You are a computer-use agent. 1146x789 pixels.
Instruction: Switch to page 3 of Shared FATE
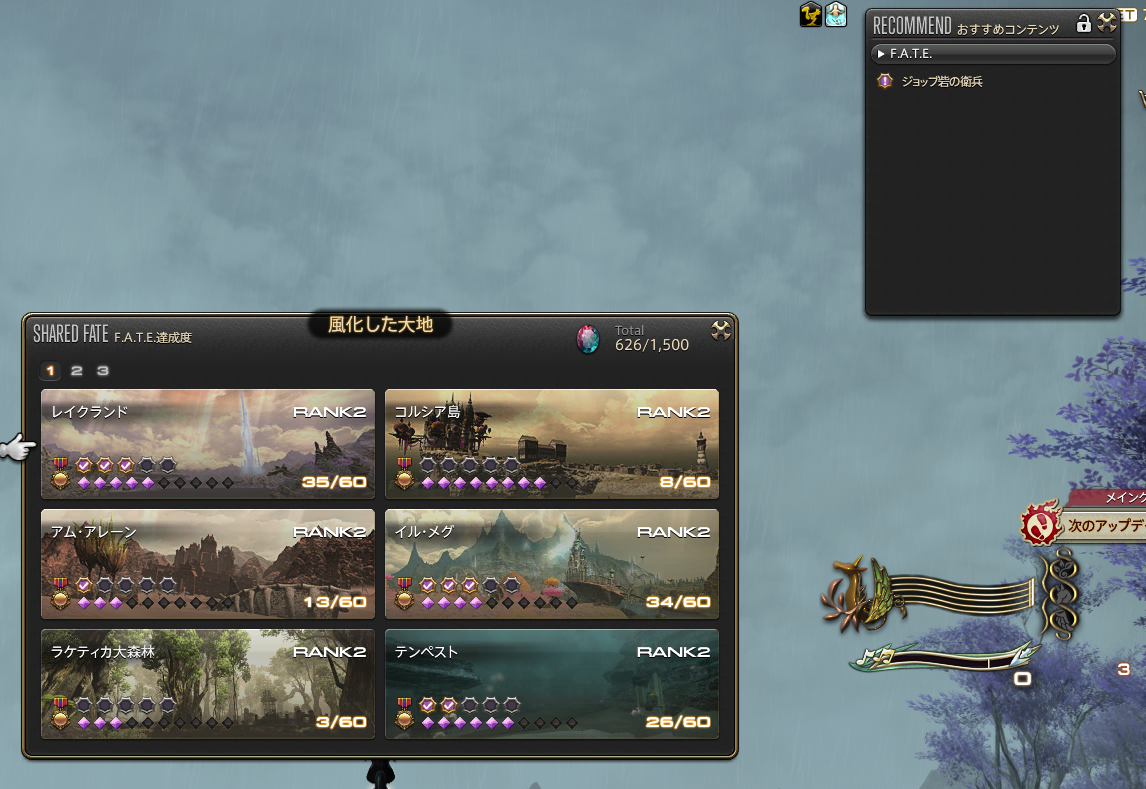tap(102, 371)
